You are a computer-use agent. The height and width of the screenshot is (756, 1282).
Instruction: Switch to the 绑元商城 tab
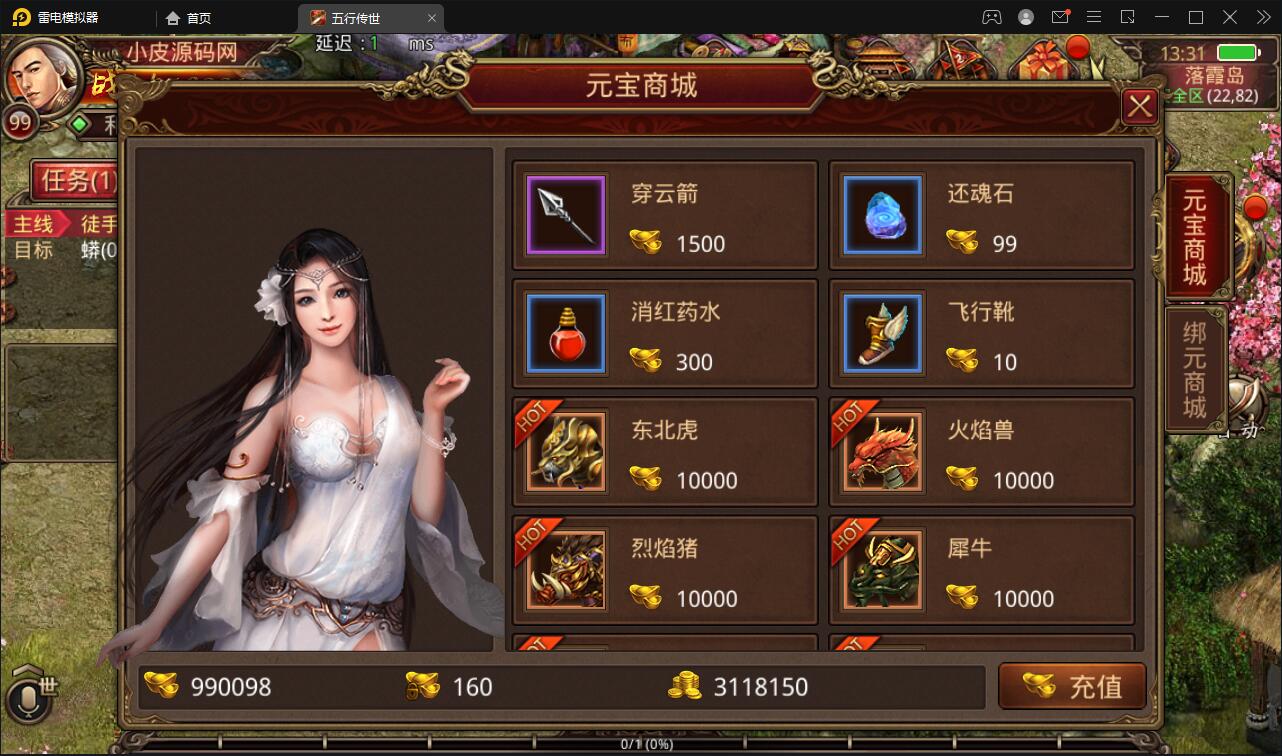coord(1196,370)
